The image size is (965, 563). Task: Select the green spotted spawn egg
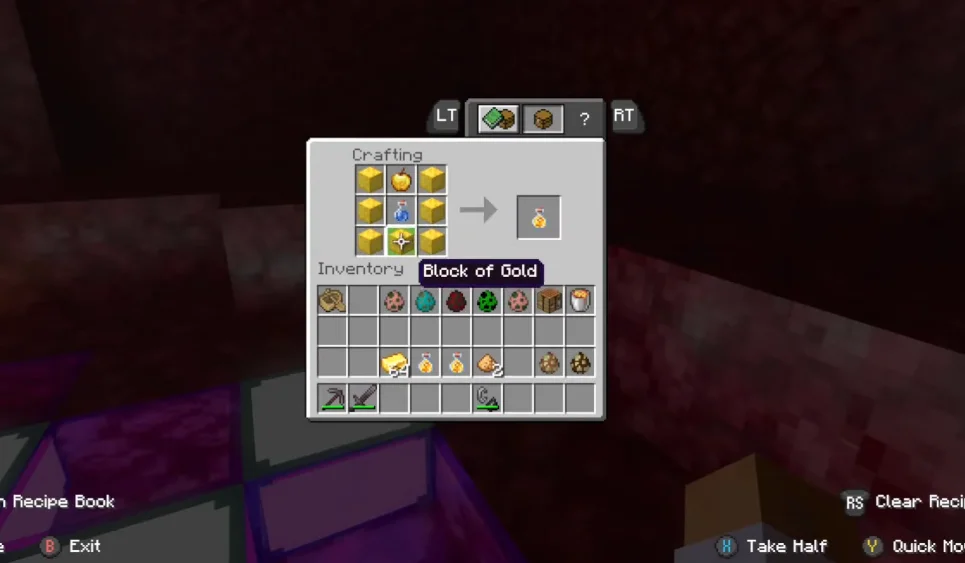[x=487, y=300]
